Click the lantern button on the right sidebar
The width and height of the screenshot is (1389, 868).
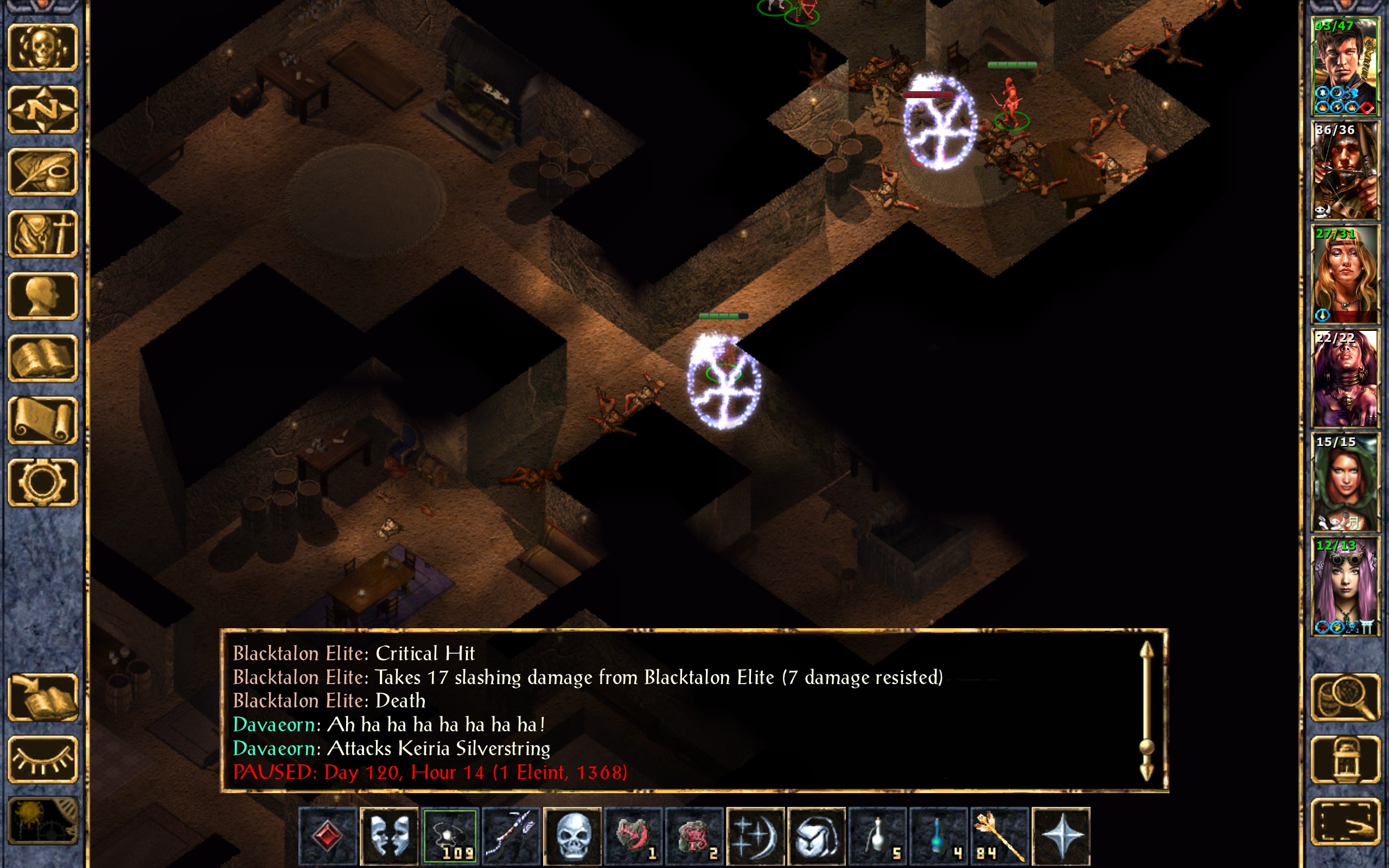pos(1344,759)
